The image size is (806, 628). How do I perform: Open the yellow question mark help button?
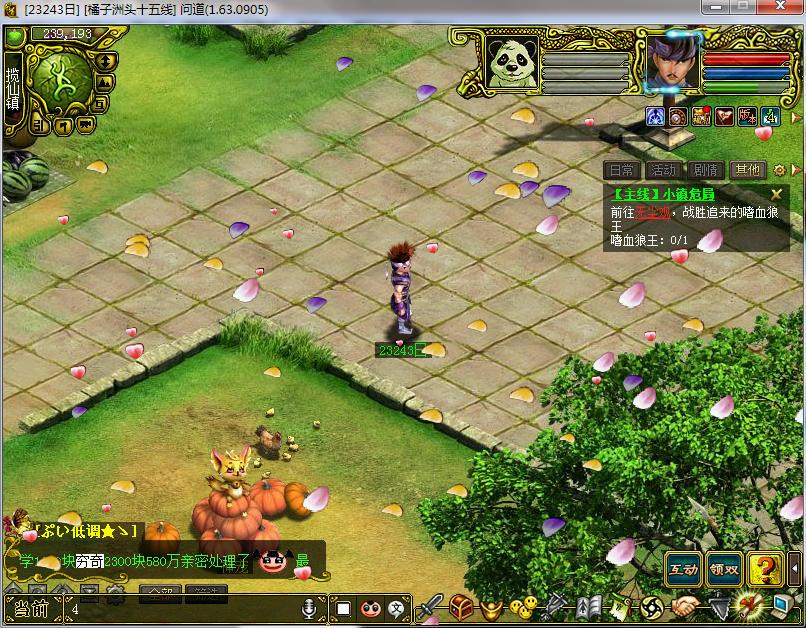click(x=765, y=570)
